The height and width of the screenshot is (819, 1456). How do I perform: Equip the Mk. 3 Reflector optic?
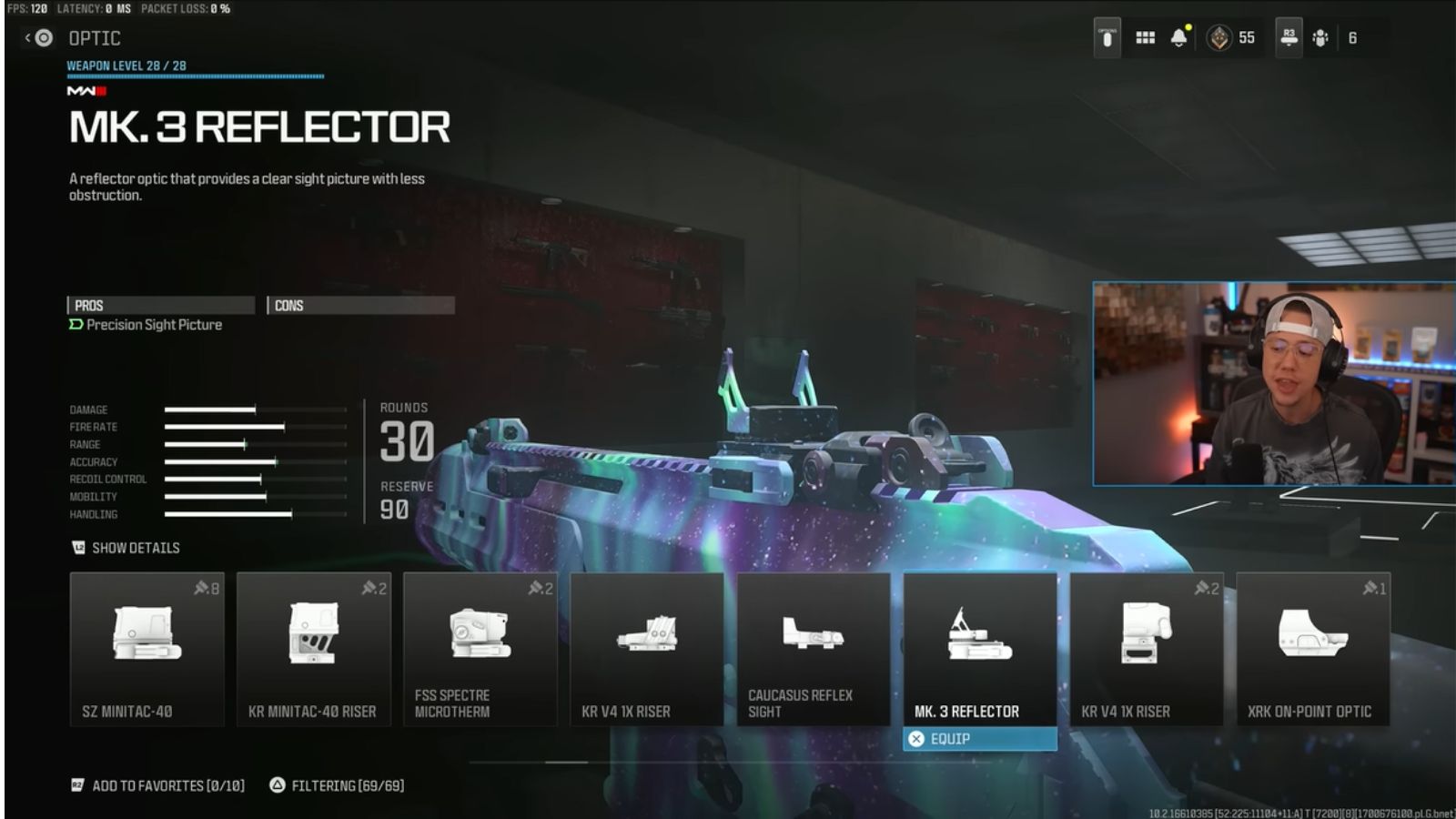(x=979, y=738)
